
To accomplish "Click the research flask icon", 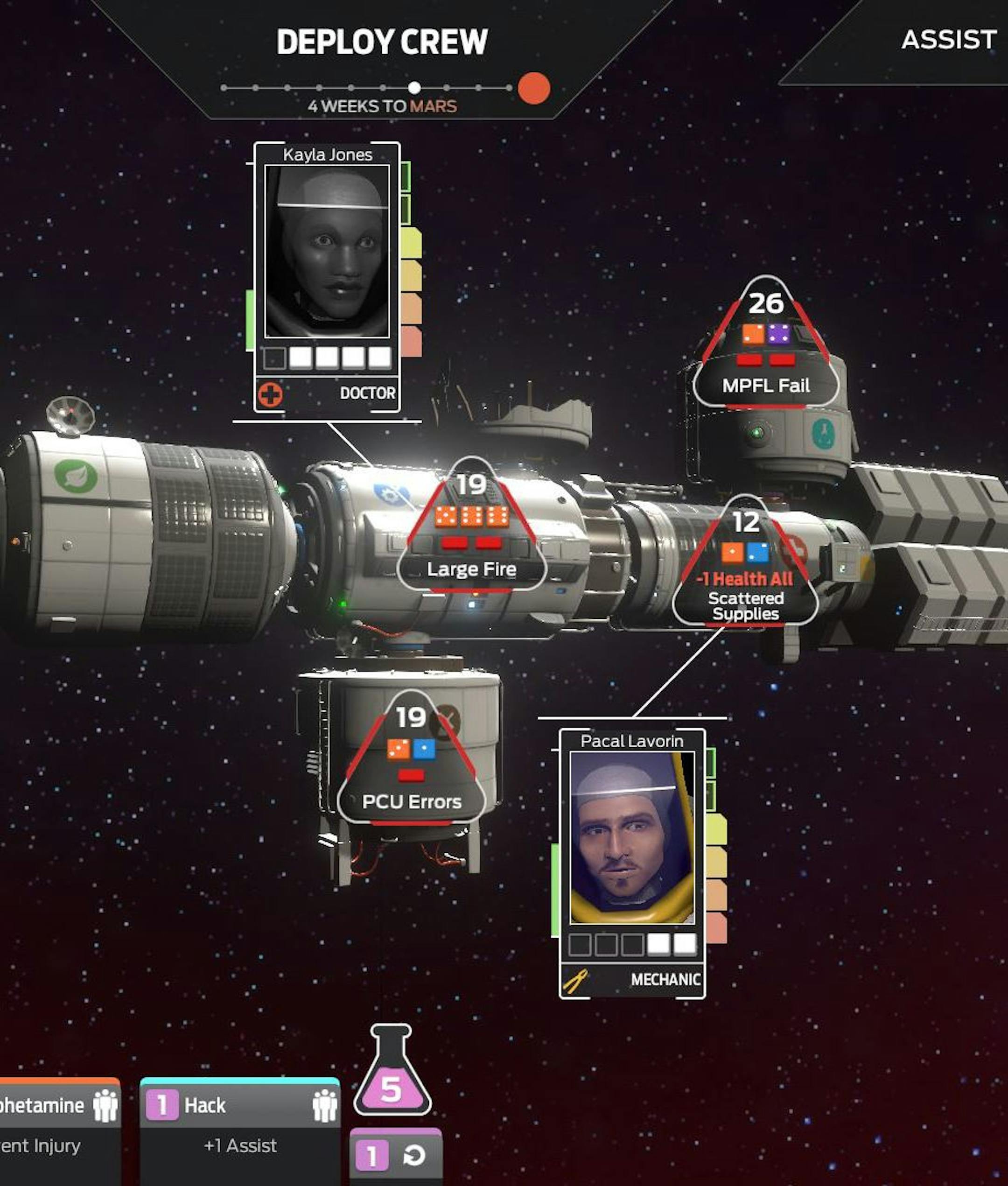I will (392, 1072).
